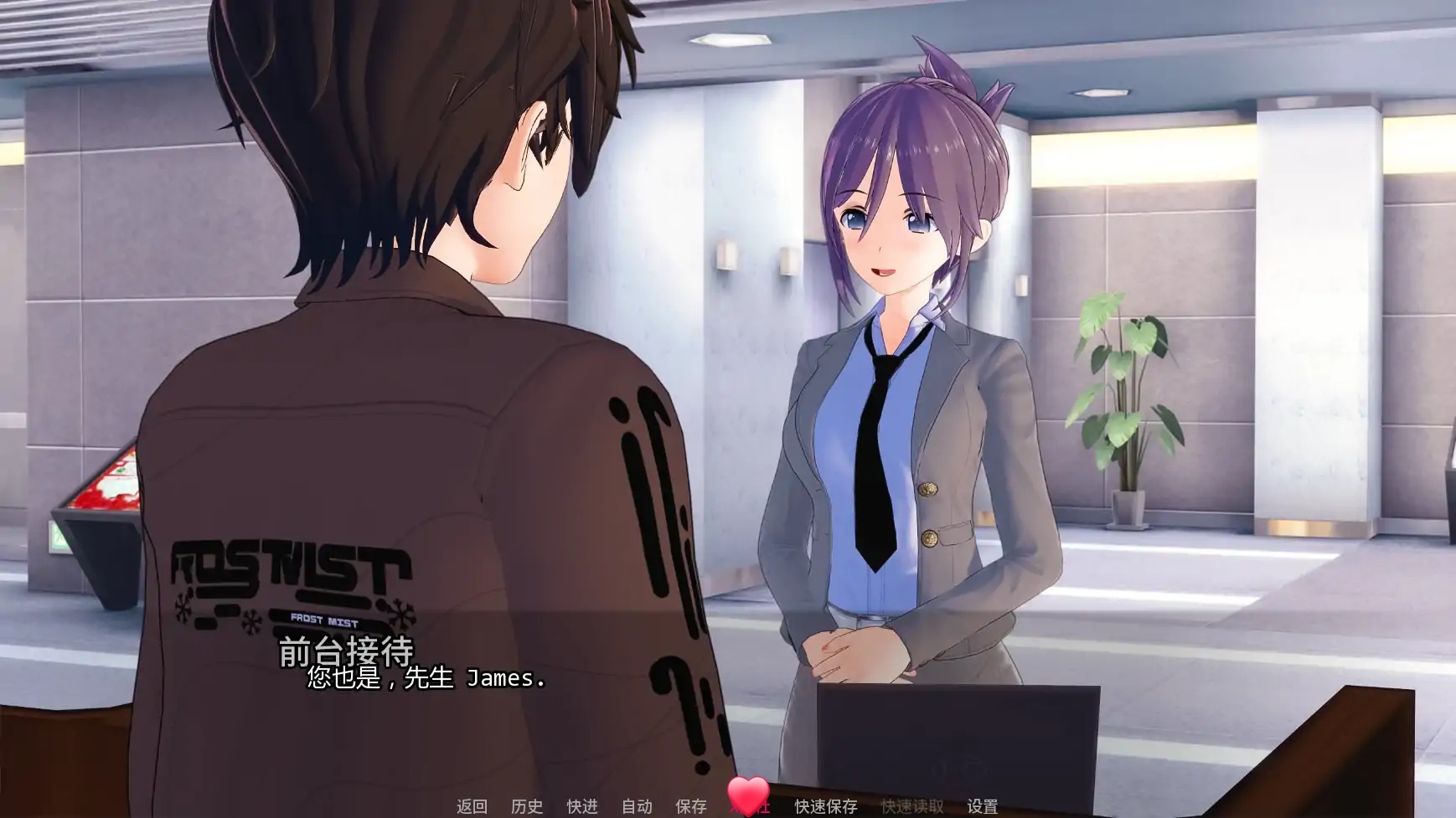Toggle 自动 auto-advance mode

(x=638, y=805)
